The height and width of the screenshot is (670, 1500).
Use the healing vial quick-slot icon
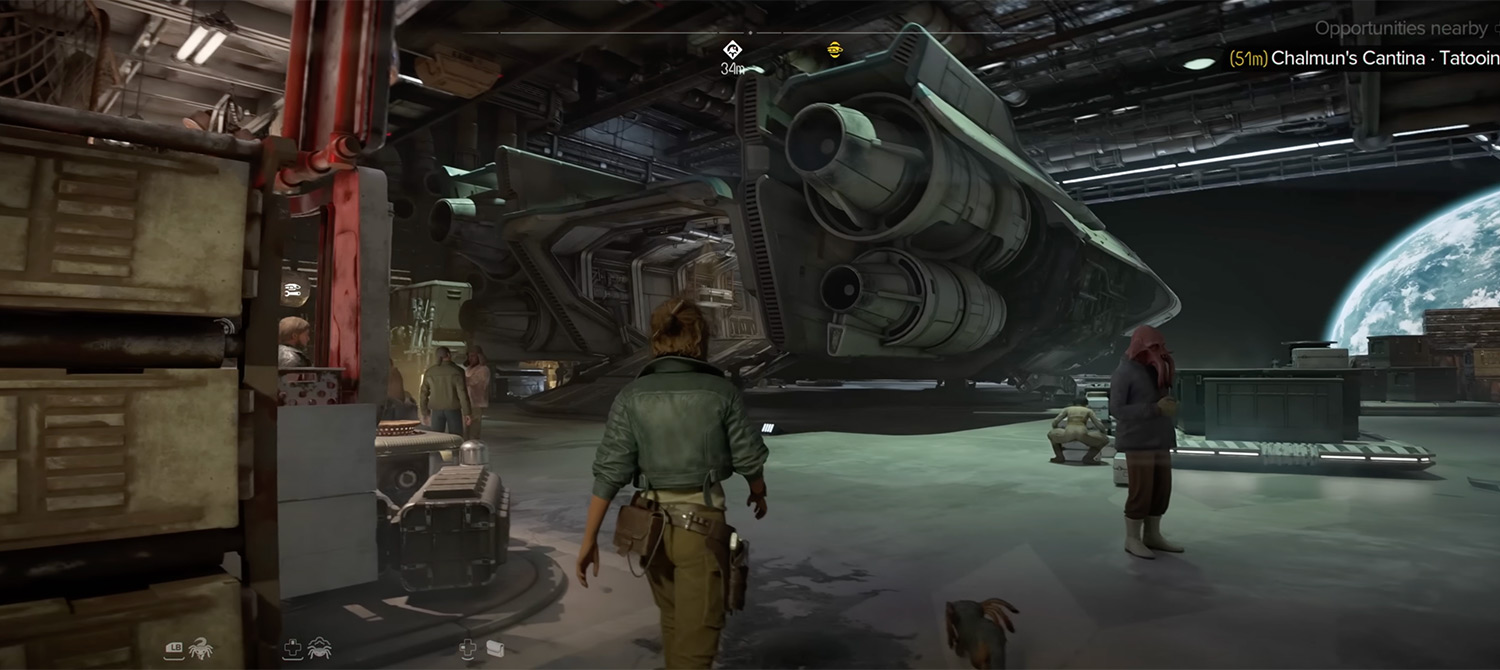(x=493, y=649)
